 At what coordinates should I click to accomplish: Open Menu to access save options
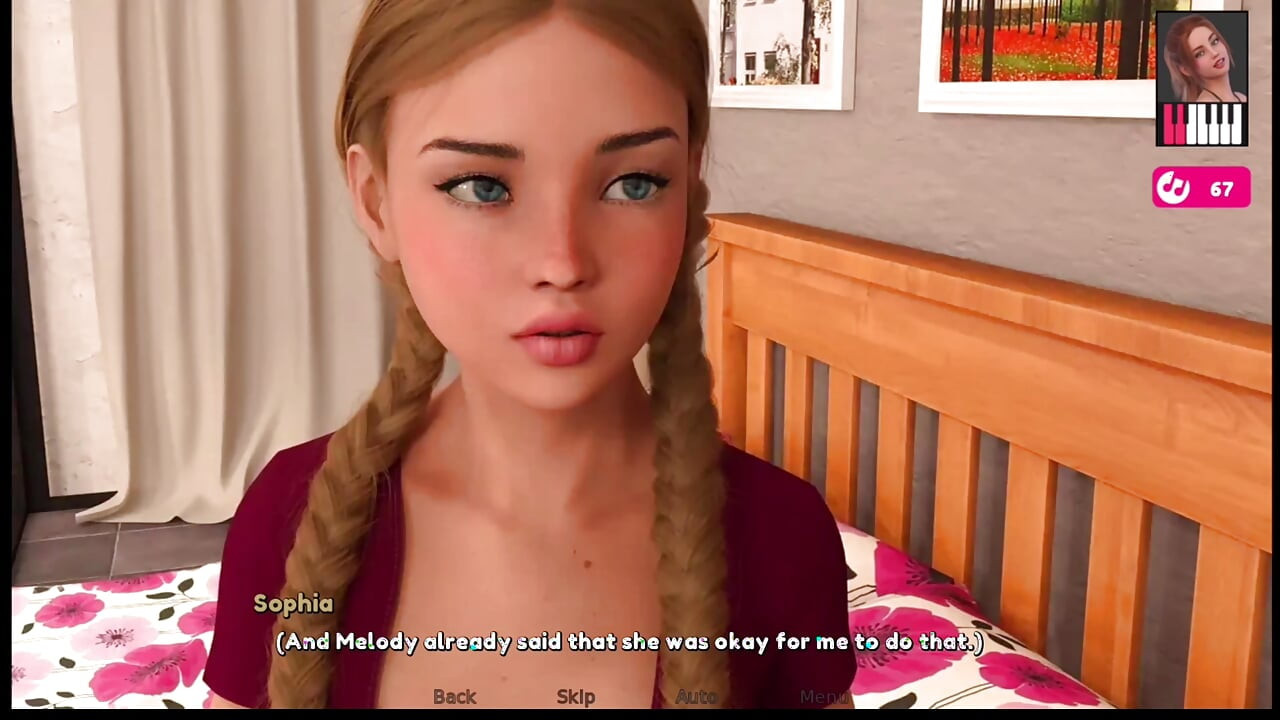(x=824, y=696)
